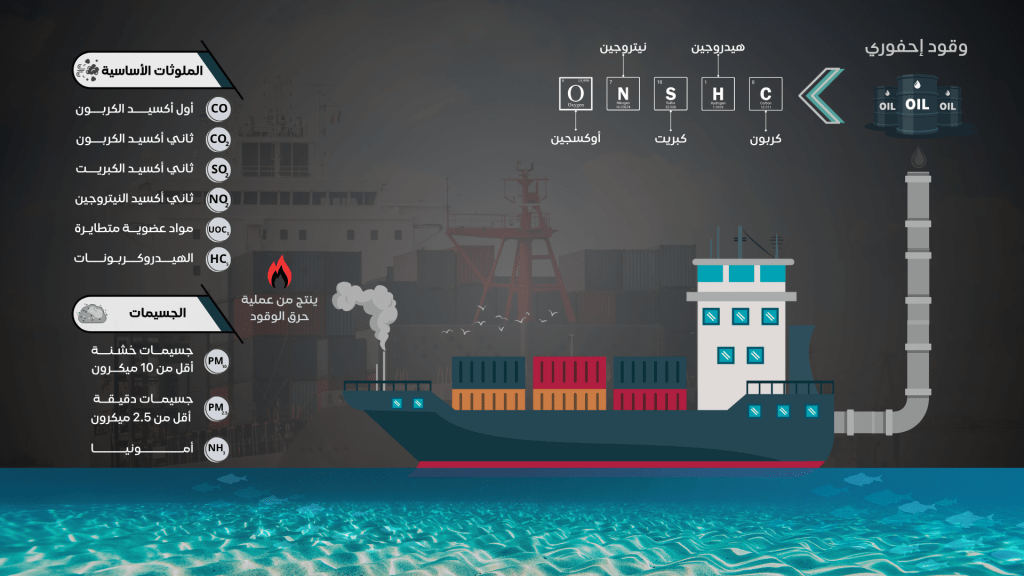Open the الجسيمات section header
The height and width of the screenshot is (576, 1024).
[145, 313]
